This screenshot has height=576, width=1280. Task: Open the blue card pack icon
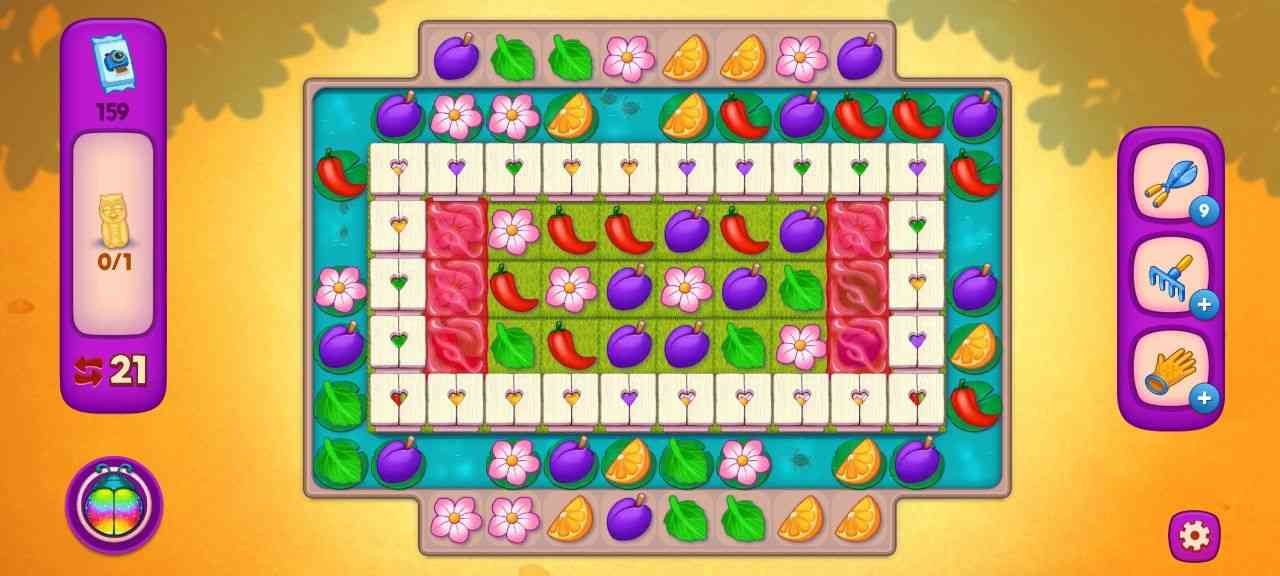112,65
